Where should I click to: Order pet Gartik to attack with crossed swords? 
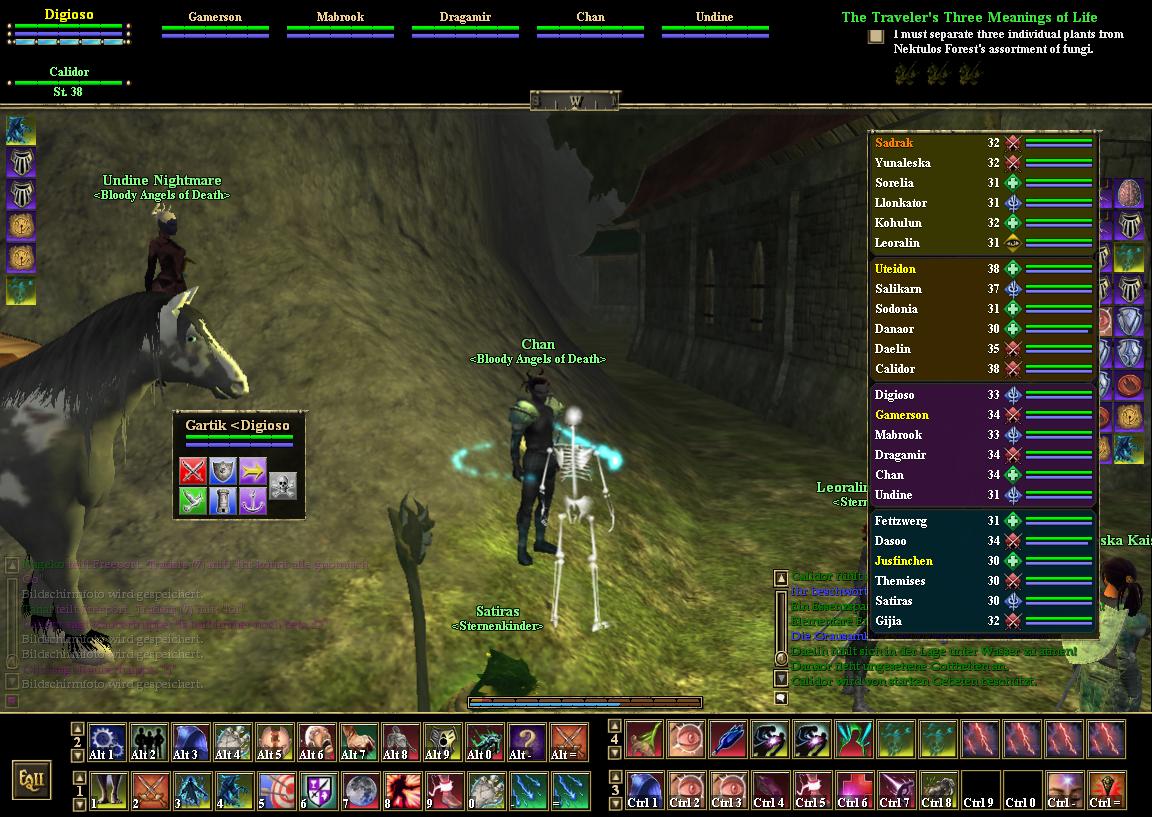point(193,471)
